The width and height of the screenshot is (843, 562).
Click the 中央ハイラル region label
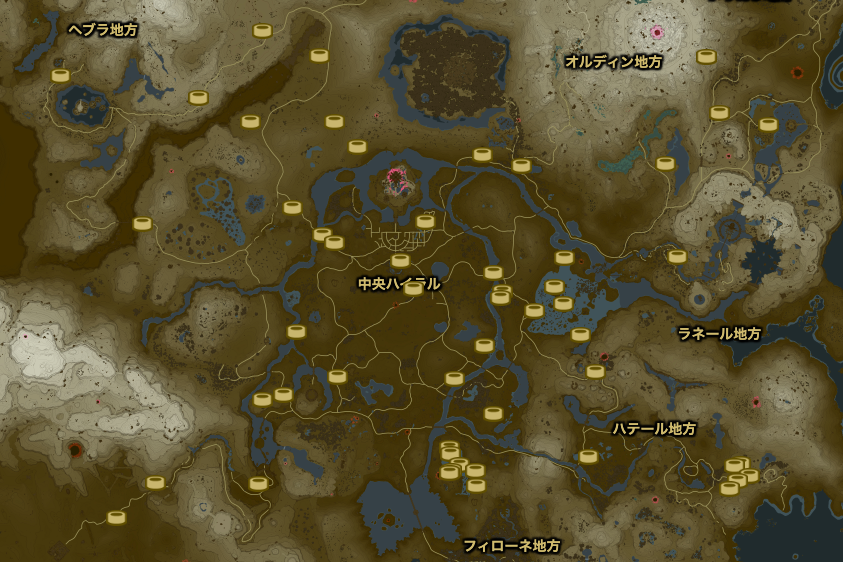click(x=398, y=284)
